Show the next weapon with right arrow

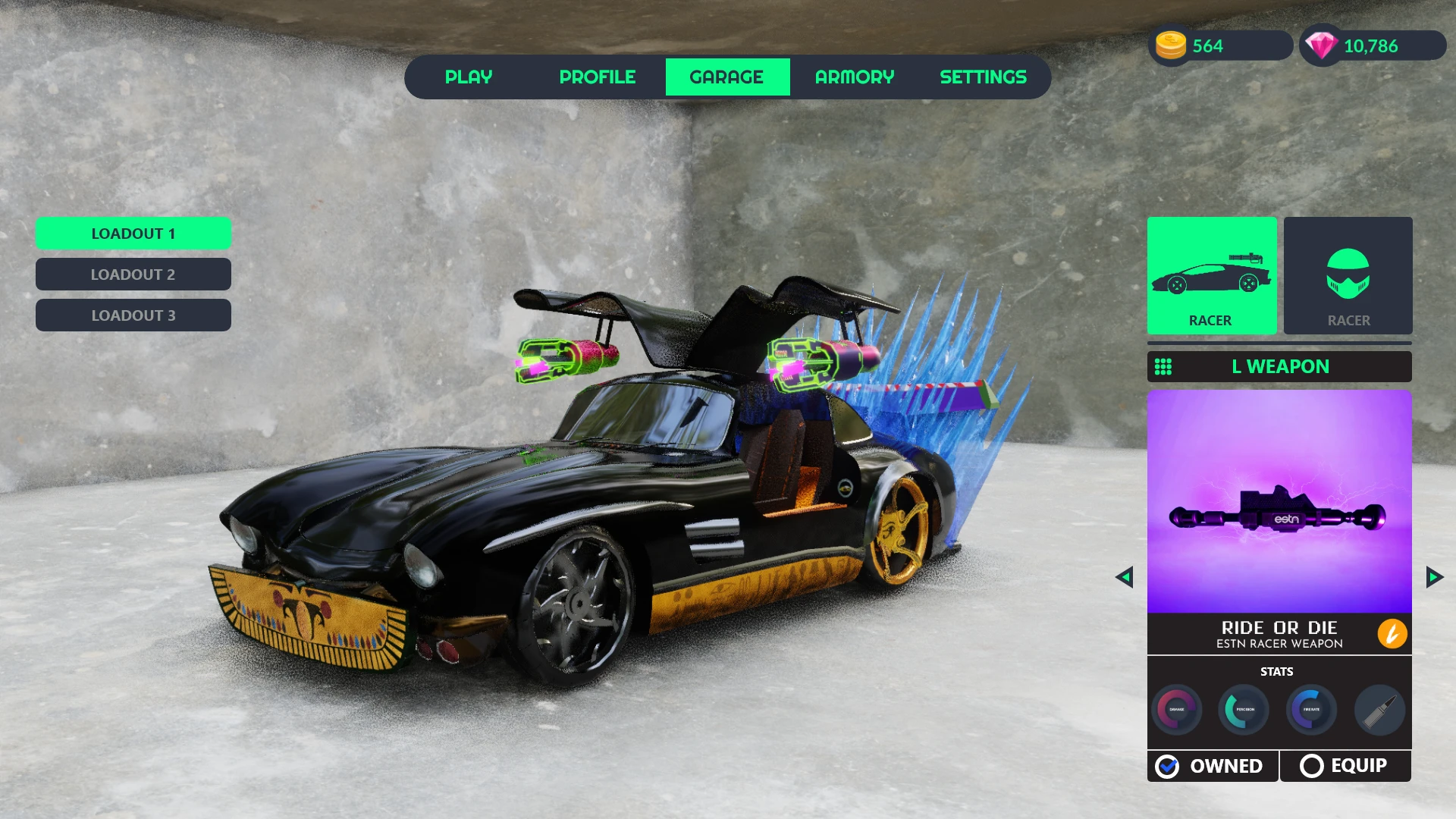[1434, 577]
